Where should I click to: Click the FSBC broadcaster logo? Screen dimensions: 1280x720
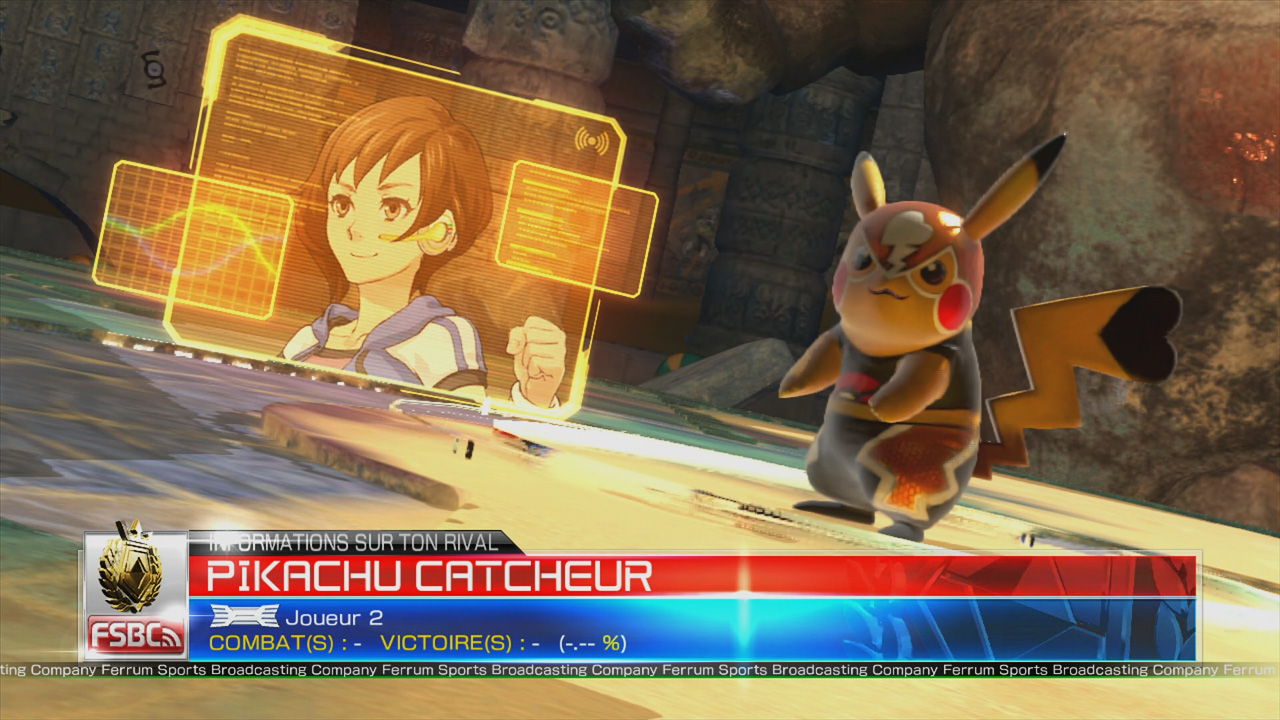click(x=134, y=634)
